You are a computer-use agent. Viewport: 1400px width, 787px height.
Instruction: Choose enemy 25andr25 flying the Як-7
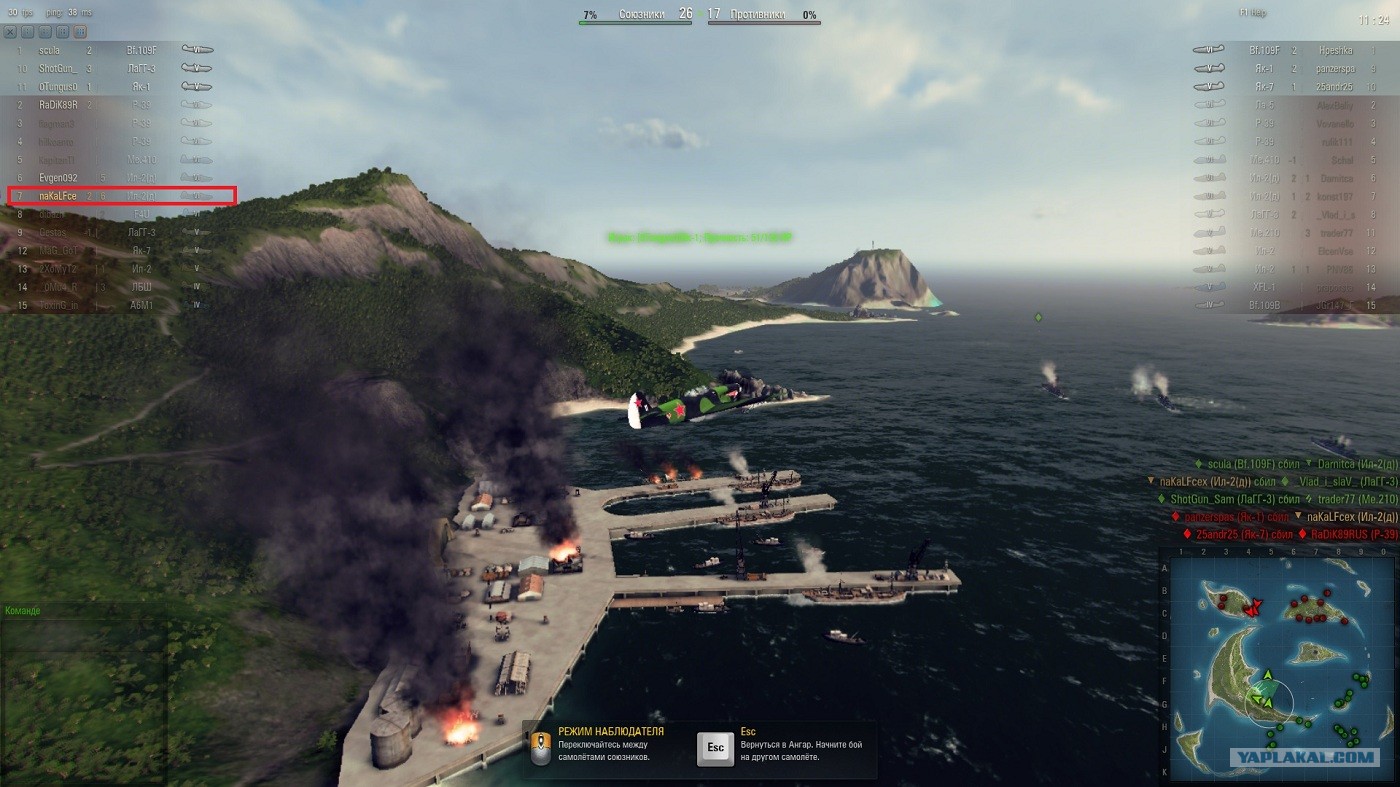(1290, 87)
